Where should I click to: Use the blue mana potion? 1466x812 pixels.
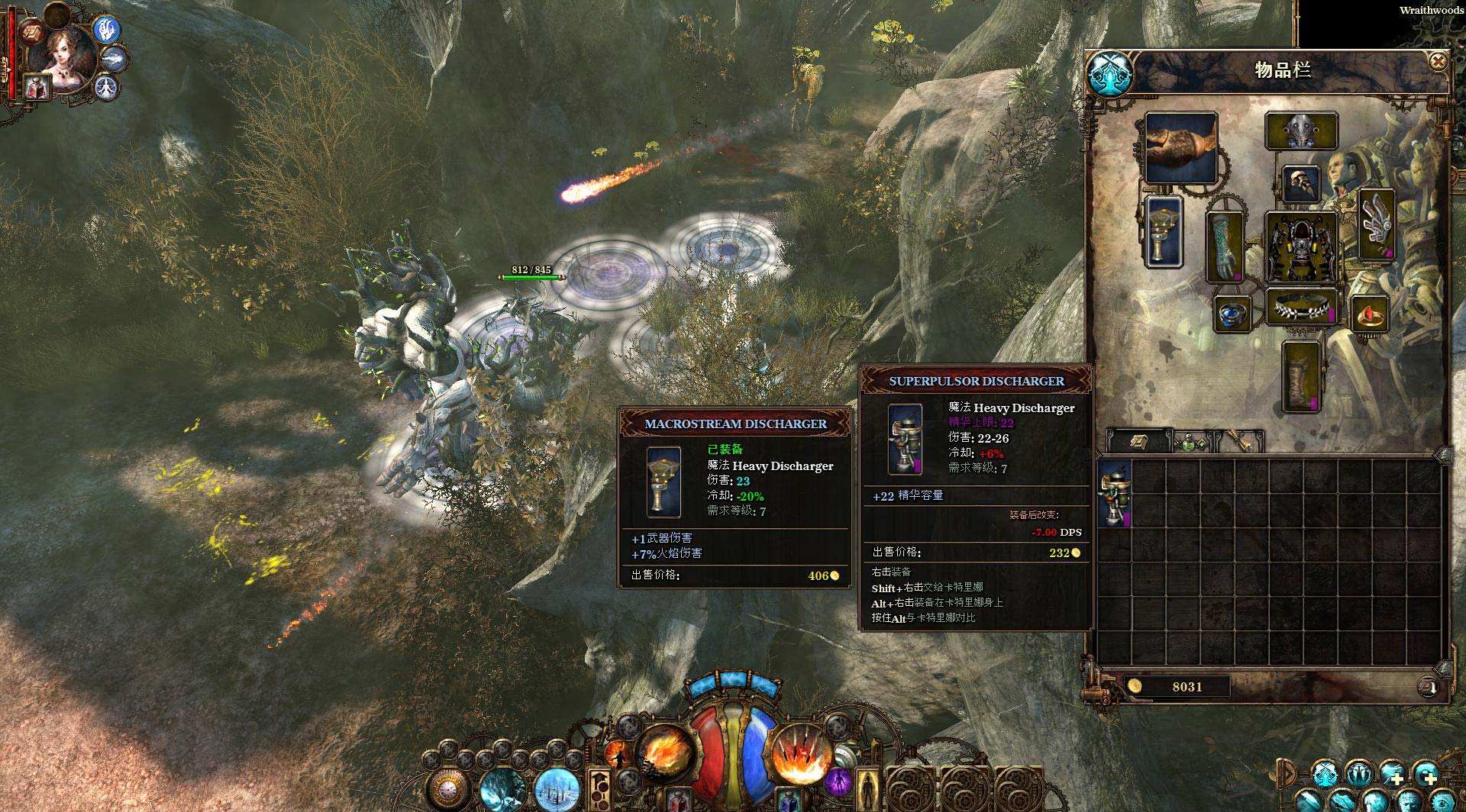click(x=786, y=800)
